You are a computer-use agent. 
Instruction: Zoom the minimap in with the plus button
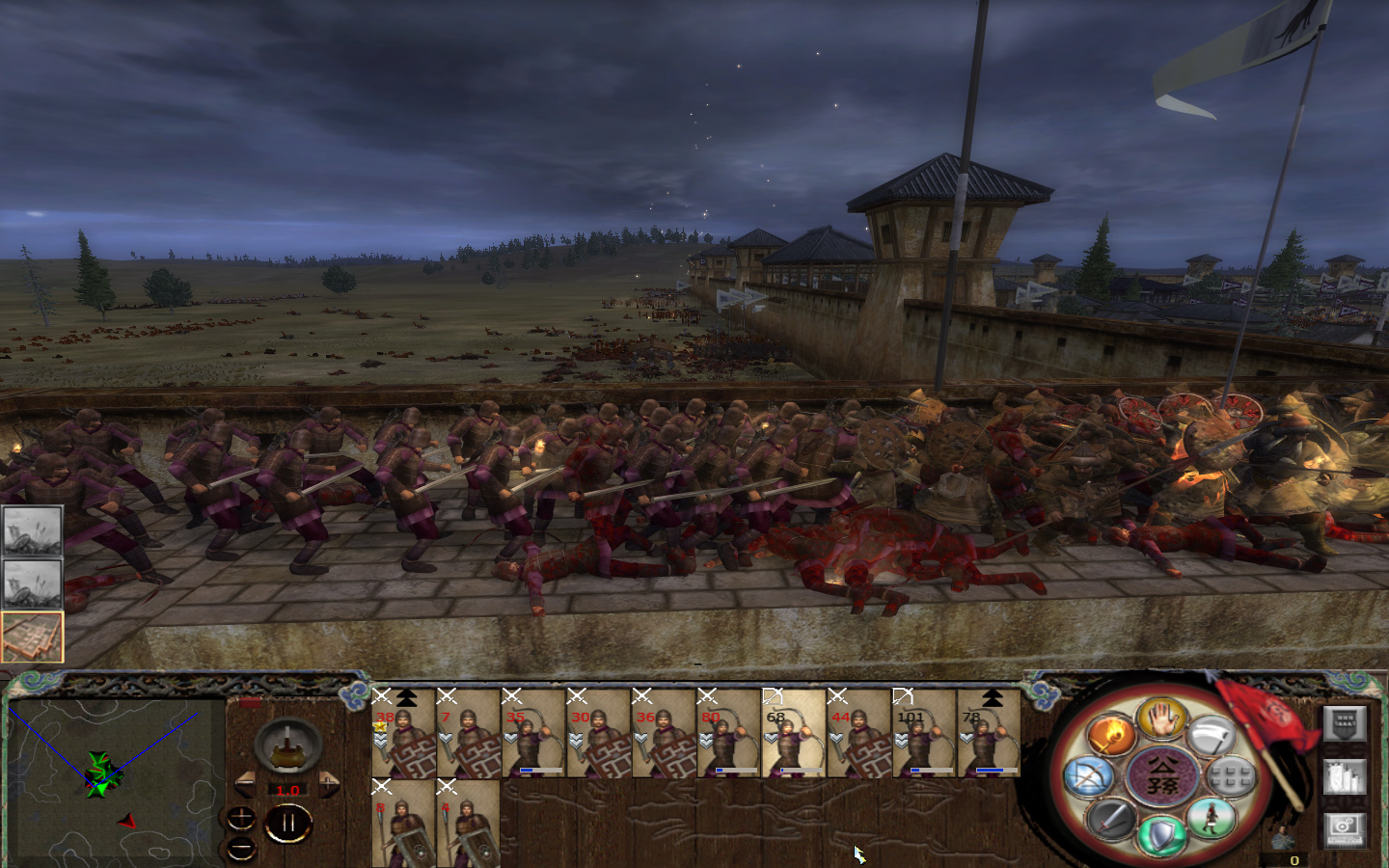pos(239,817)
